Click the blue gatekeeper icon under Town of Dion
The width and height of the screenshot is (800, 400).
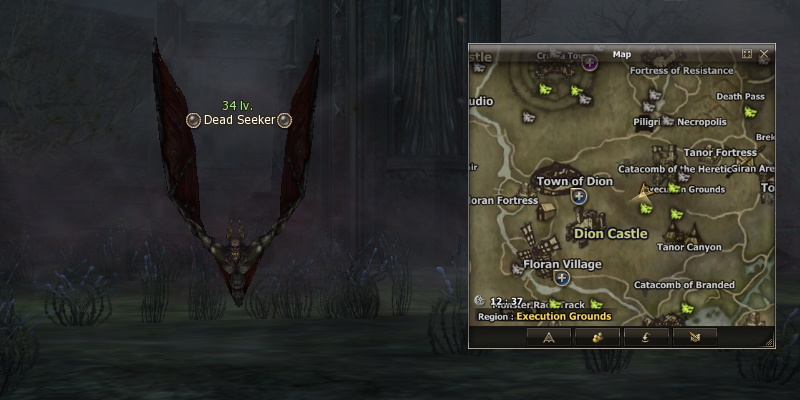click(x=578, y=197)
